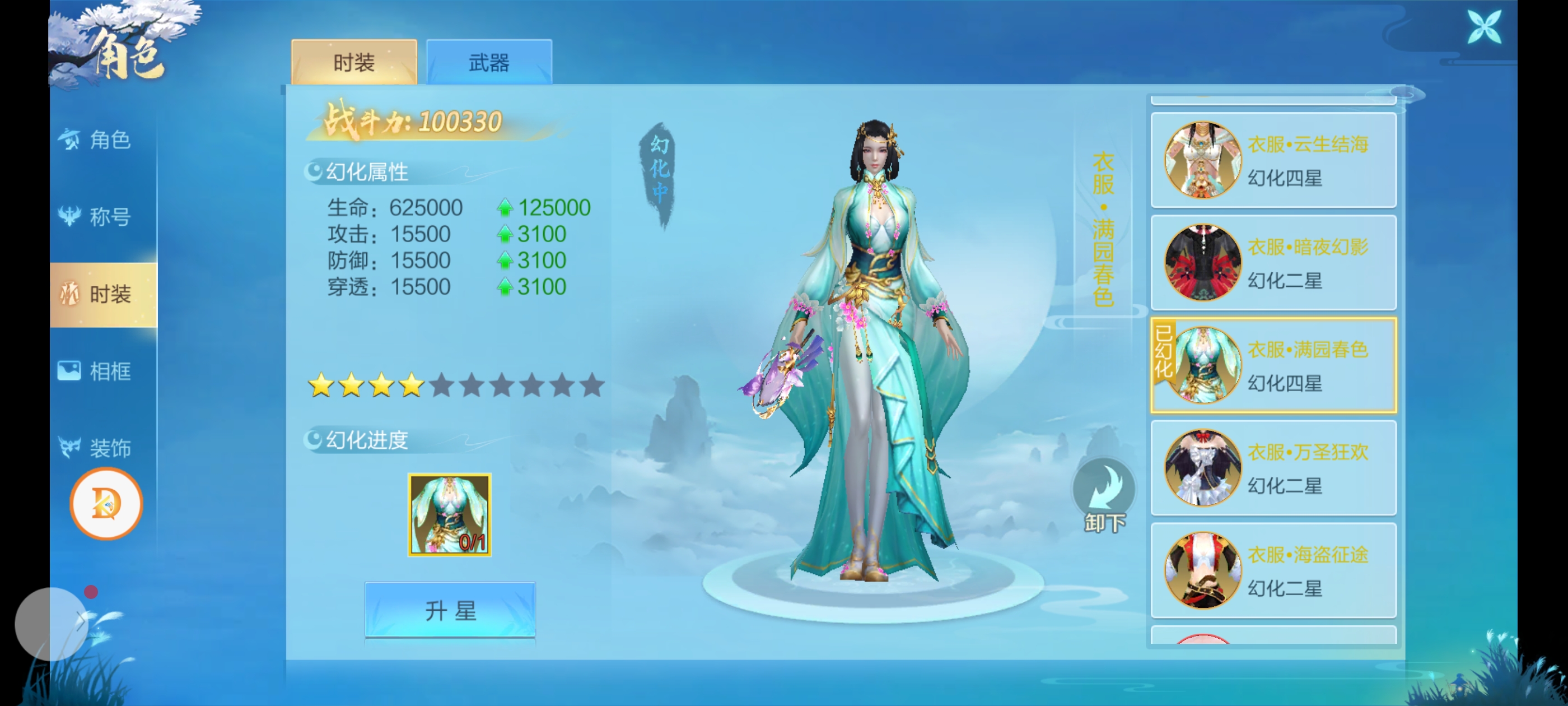Viewport: 1568px width, 706px height.
Task: Click the 升星 upgrade button
Action: [x=450, y=610]
